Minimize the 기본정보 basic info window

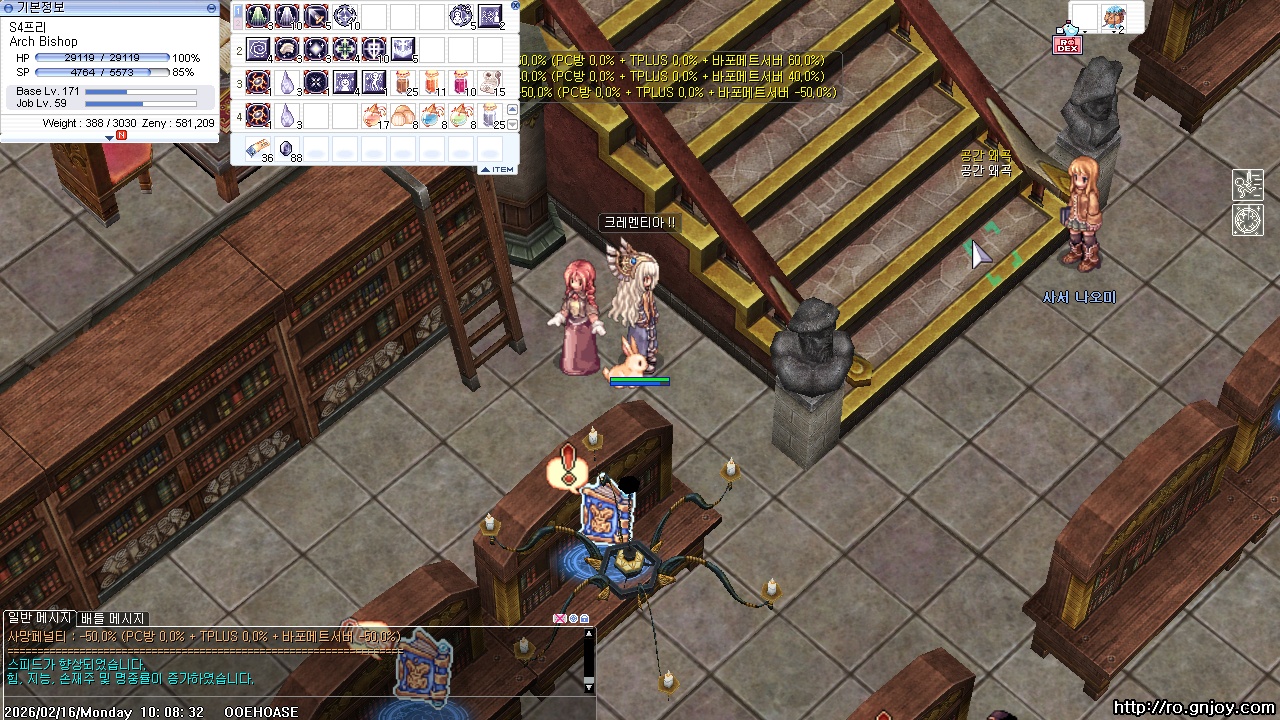coord(211,8)
